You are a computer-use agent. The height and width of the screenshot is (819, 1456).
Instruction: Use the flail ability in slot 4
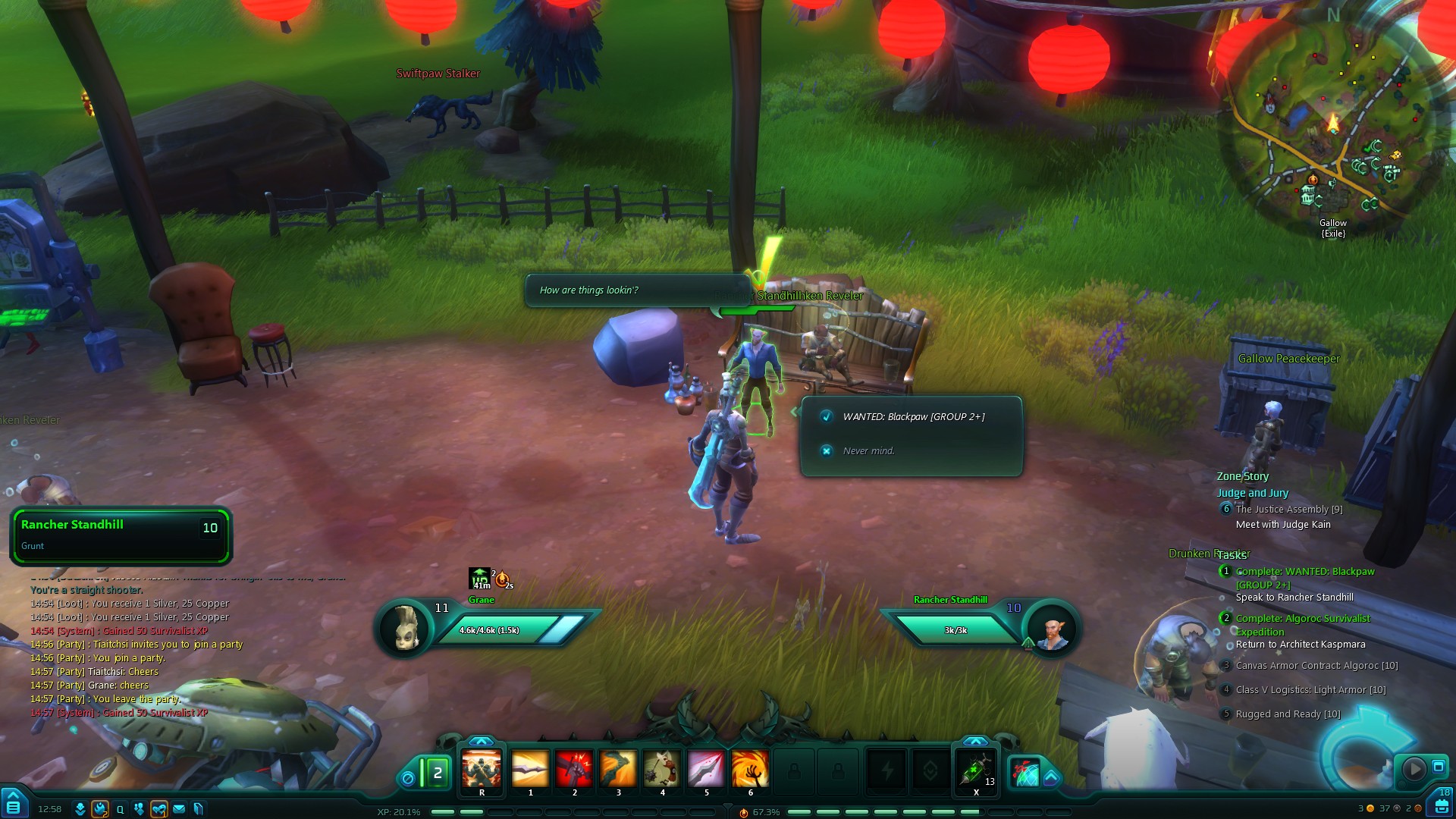pyautogui.click(x=662, y=770)
